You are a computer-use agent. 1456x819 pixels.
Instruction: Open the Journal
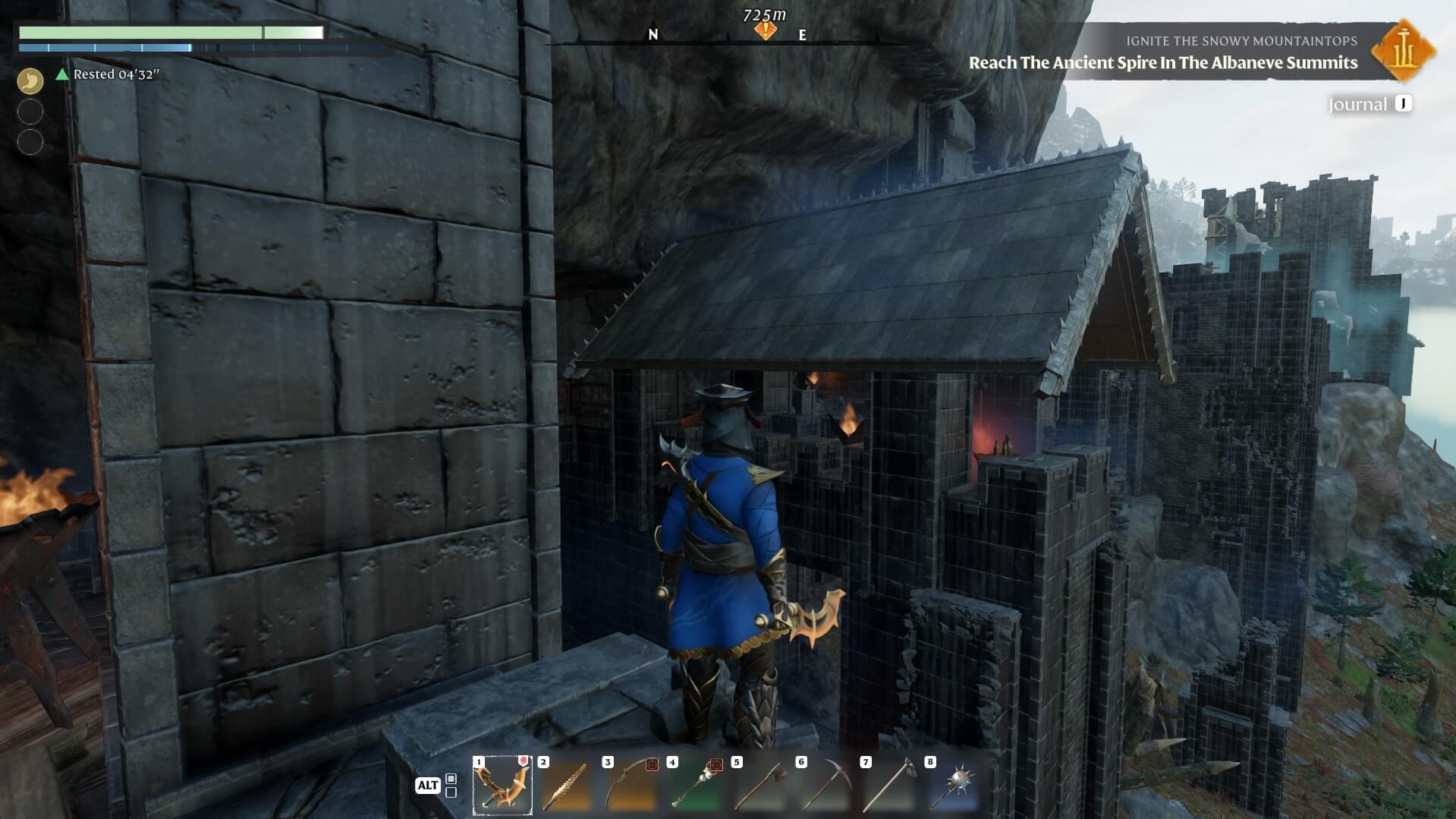click(x=1370, y=104)
